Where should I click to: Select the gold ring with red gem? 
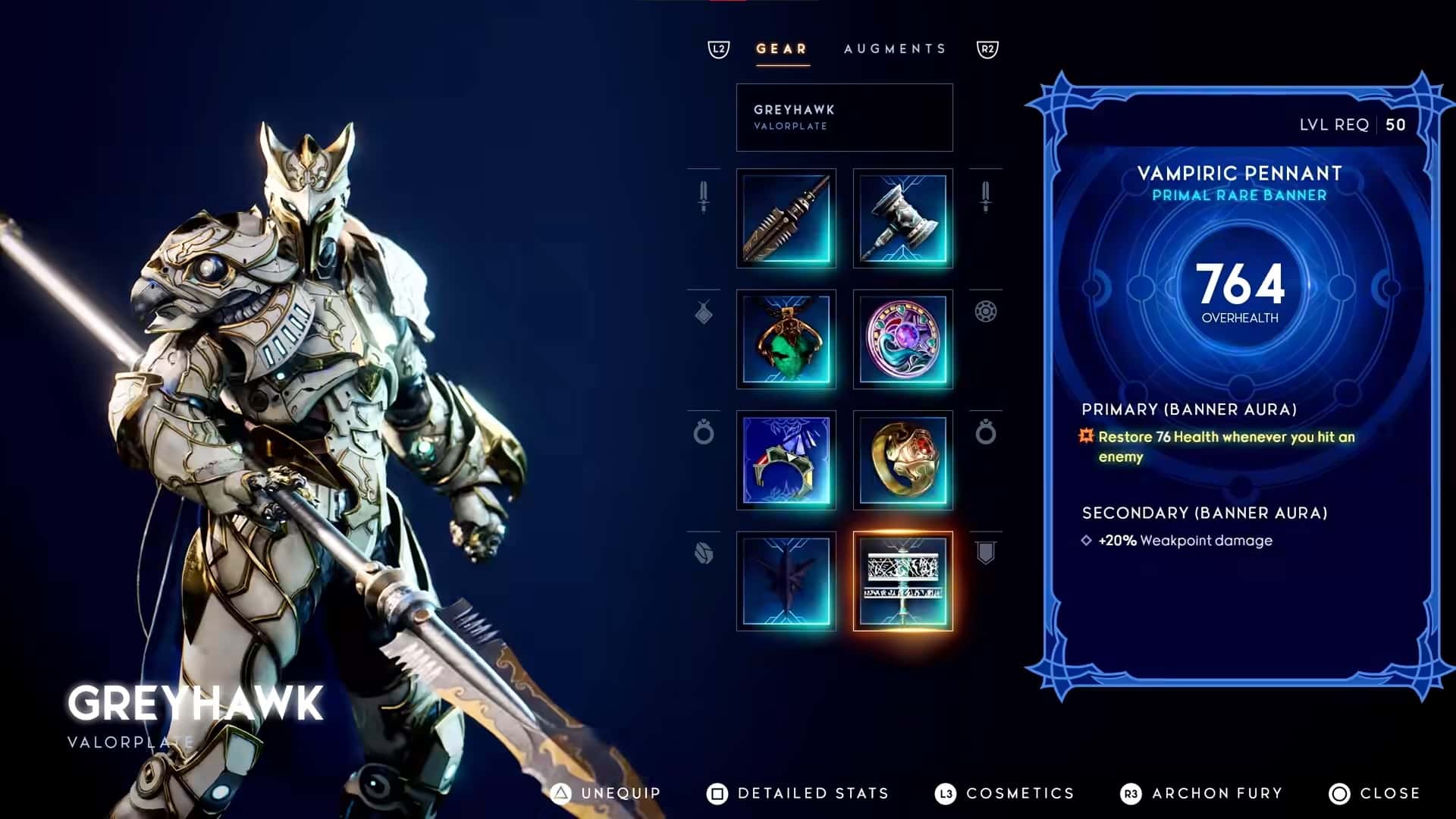click(902, 460)
